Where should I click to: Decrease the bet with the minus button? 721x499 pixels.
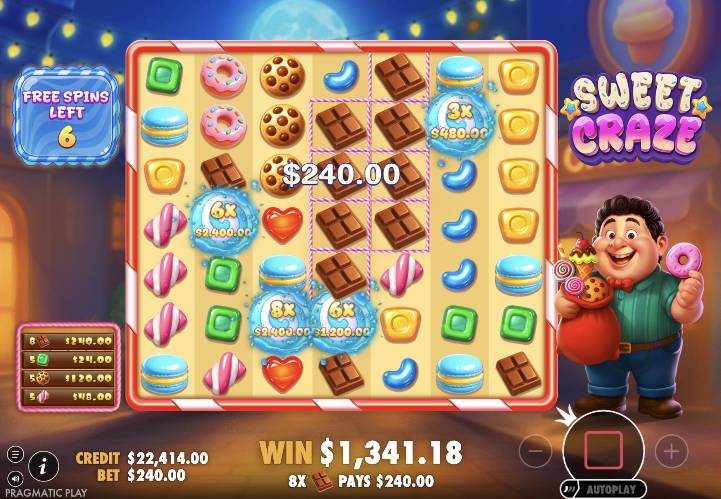(x=536, y=452)
